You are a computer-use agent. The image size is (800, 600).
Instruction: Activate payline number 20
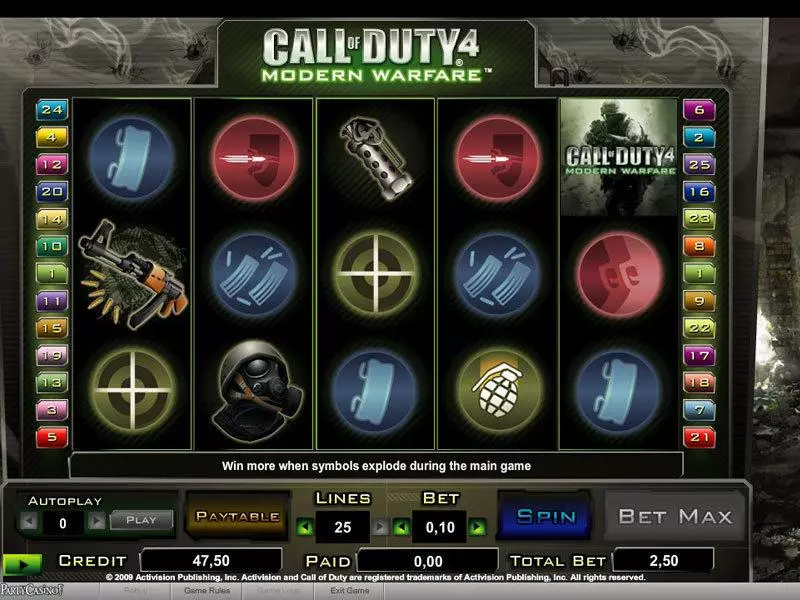50,192
